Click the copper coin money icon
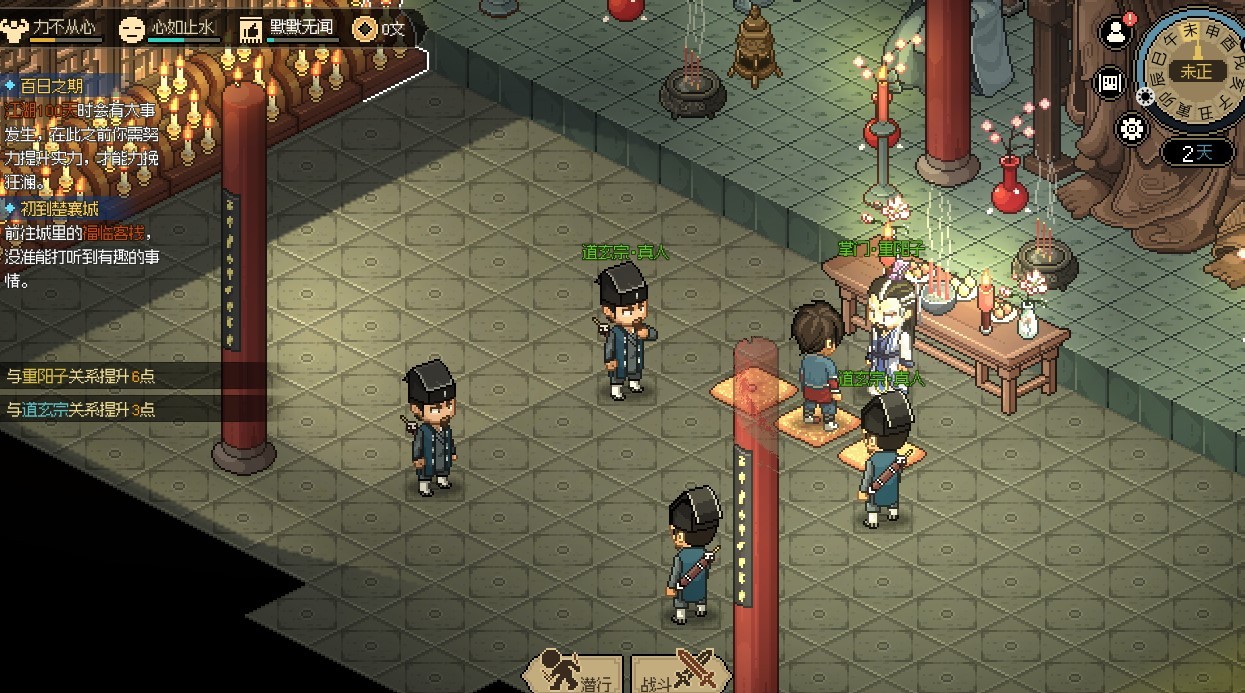 tap(365, 28)
